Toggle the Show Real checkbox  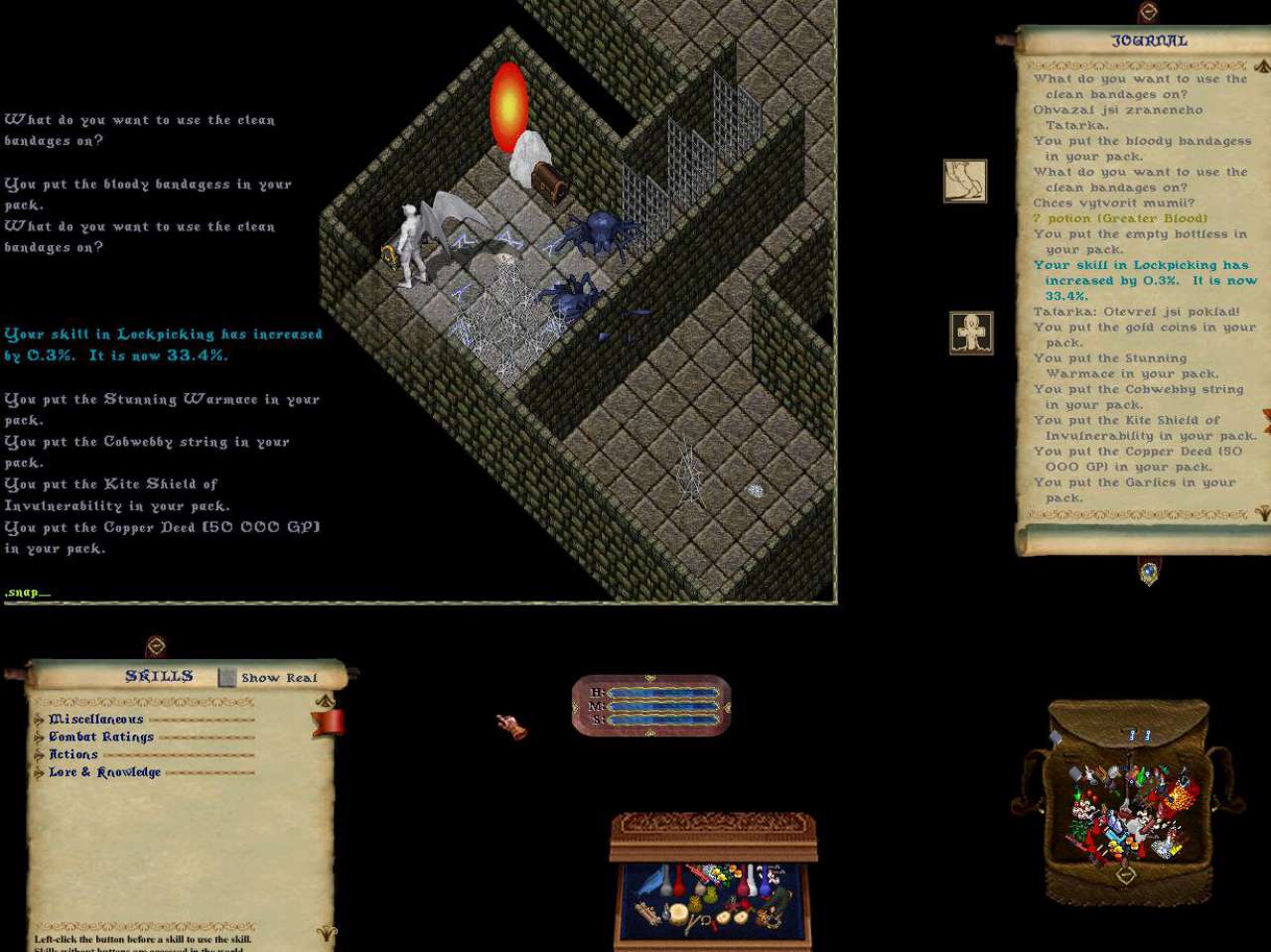[227, 677]
